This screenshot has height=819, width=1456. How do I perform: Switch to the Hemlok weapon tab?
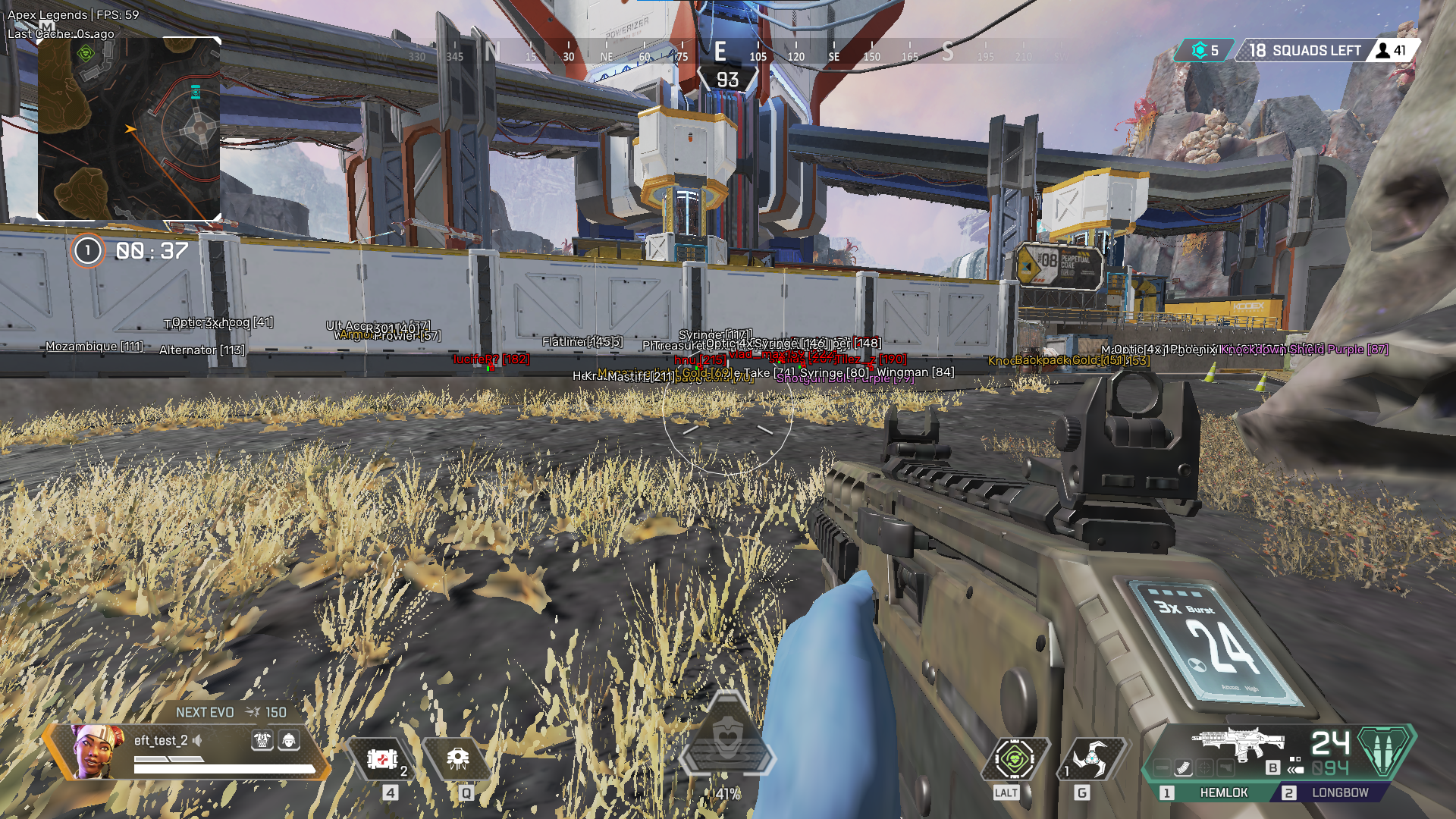click(1215, 792)
